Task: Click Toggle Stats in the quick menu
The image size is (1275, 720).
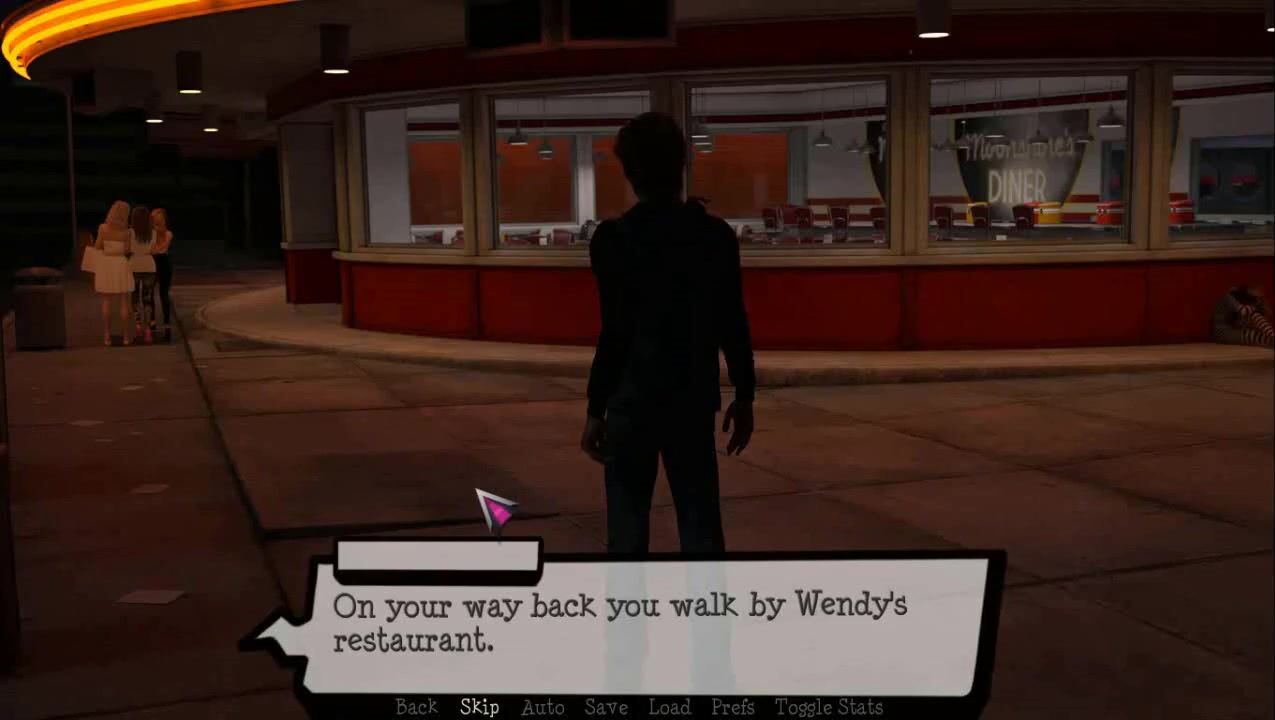Action: tap(829, 707)
